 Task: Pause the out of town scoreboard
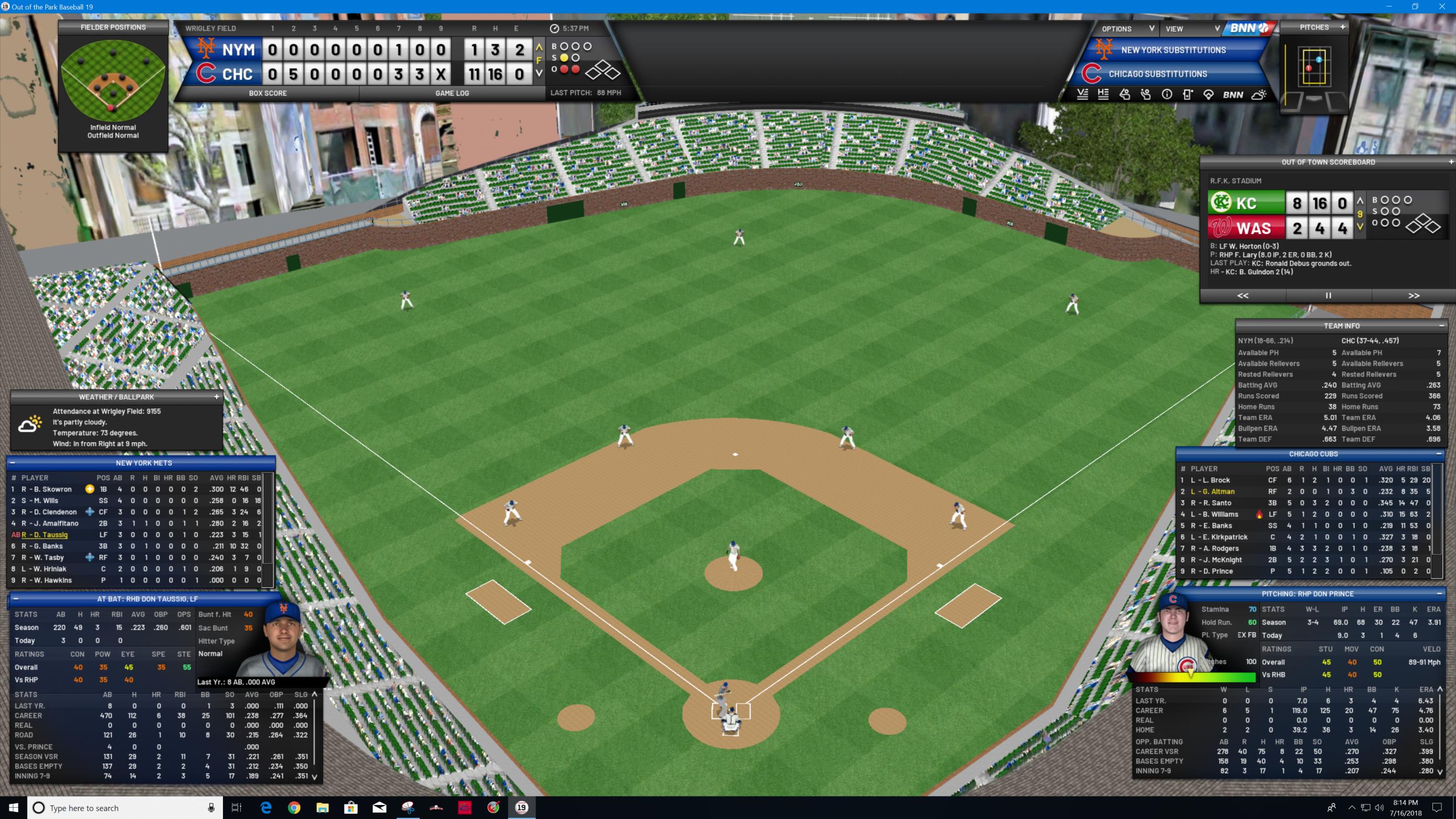click(x=1328, y=295)
